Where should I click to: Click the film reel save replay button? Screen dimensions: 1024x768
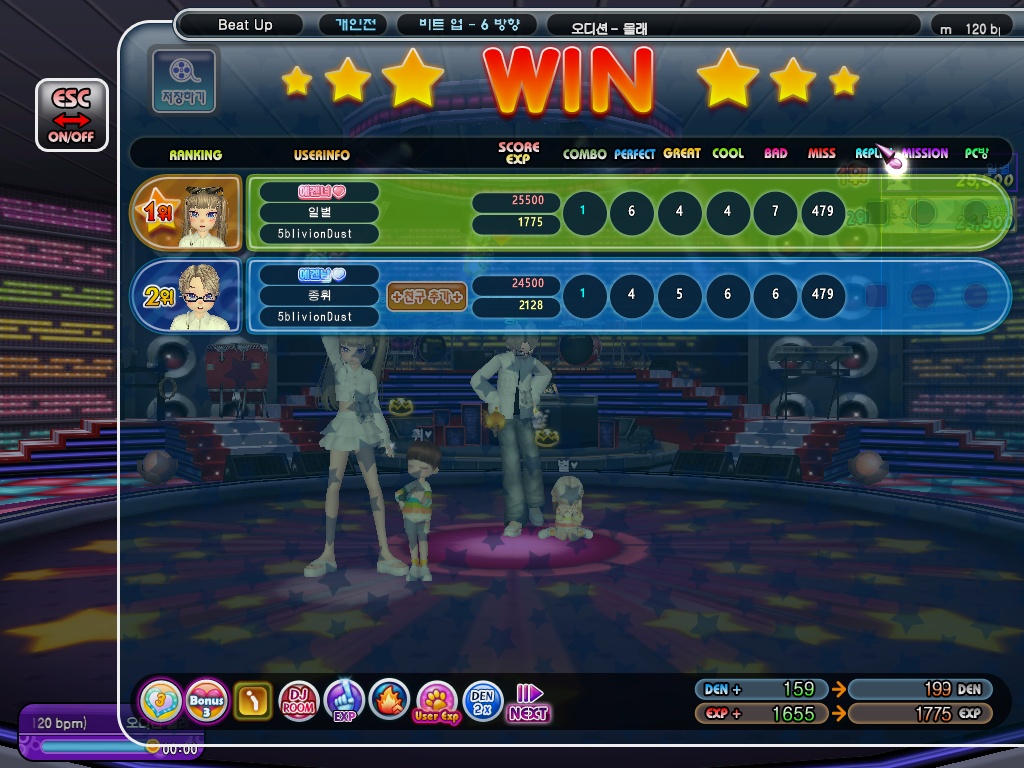tap(182, 79)
